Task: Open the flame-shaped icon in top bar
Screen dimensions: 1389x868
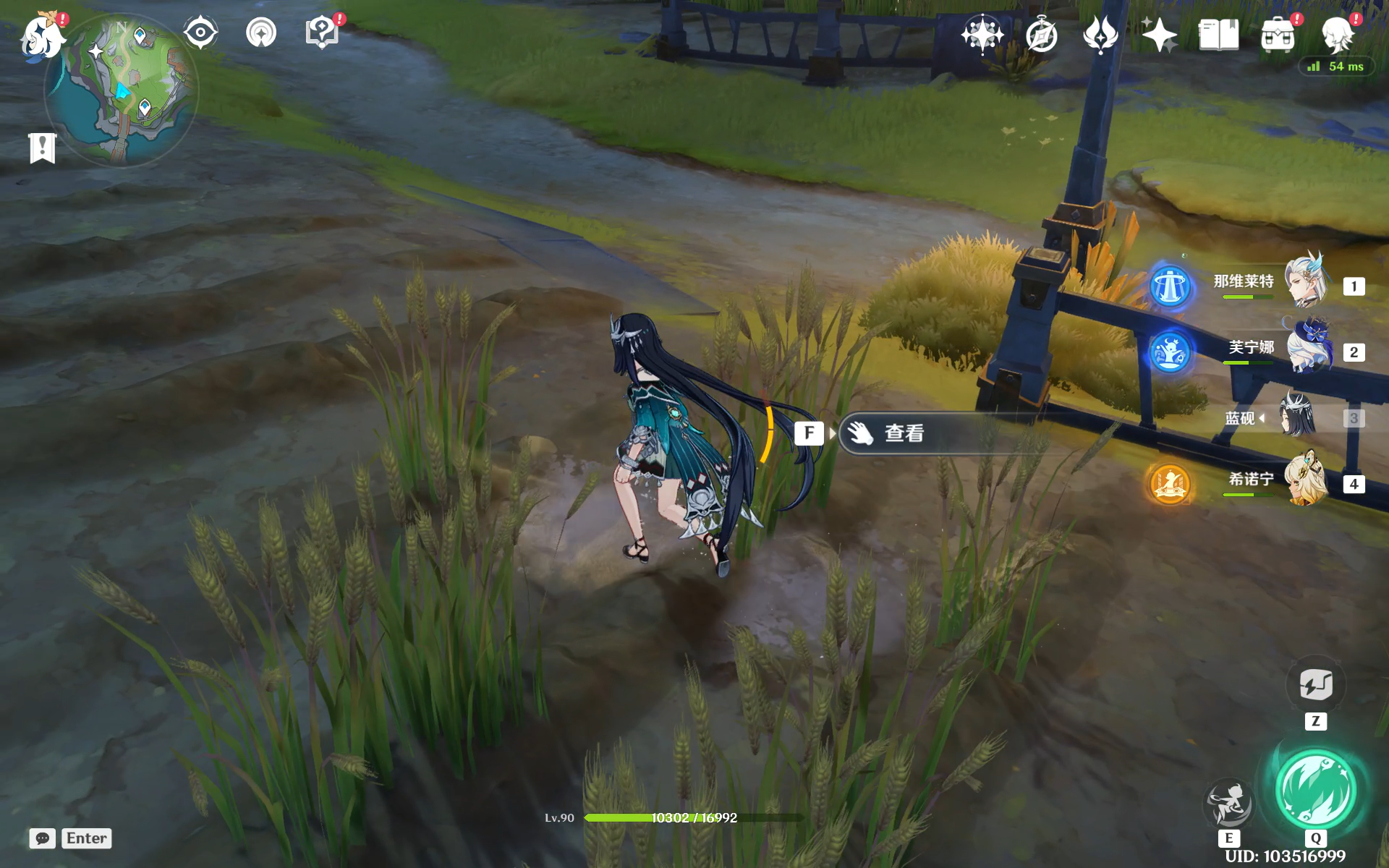Action: [1100, 34]
